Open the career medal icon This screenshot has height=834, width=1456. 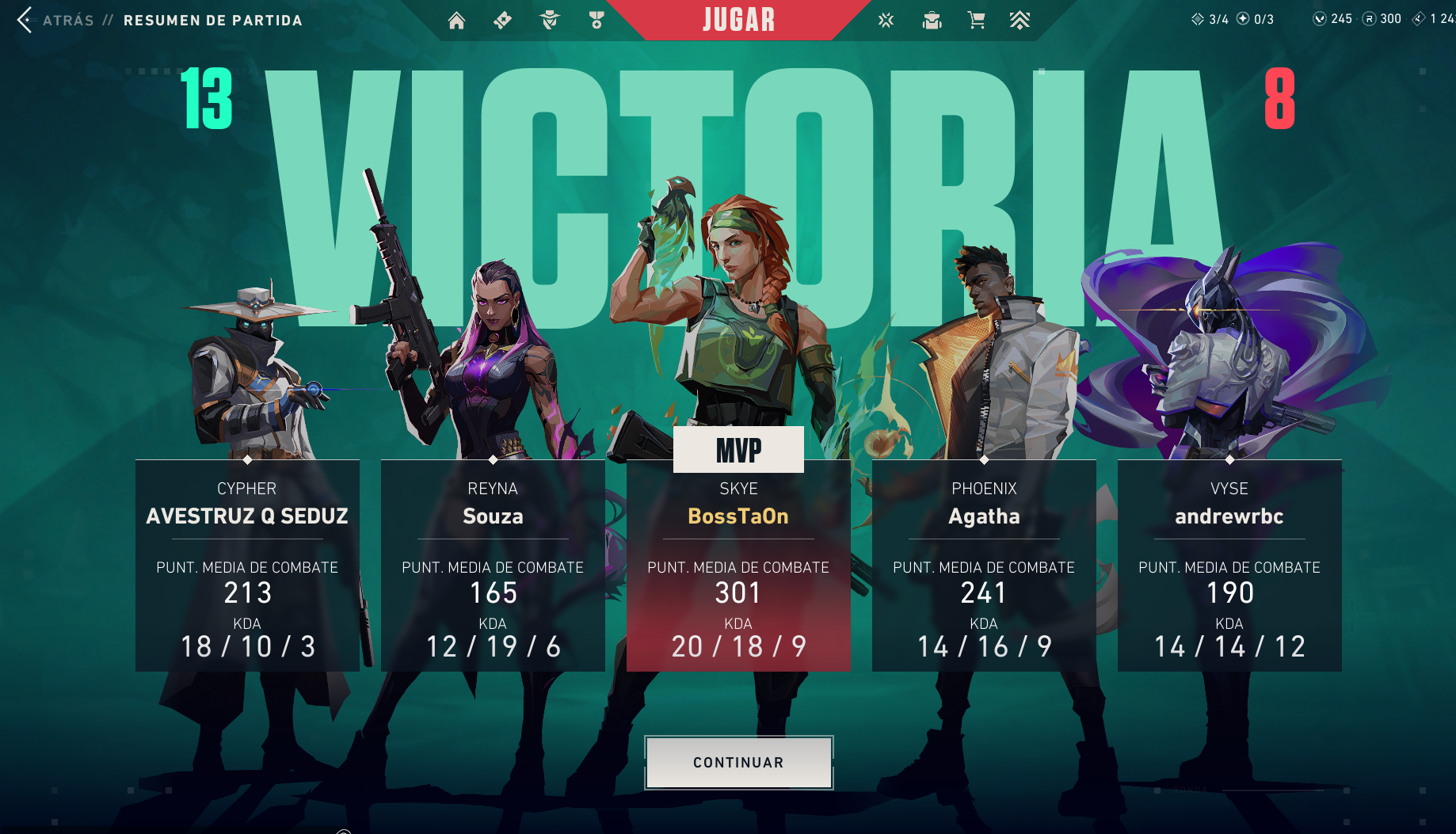(x=597, y=21)
